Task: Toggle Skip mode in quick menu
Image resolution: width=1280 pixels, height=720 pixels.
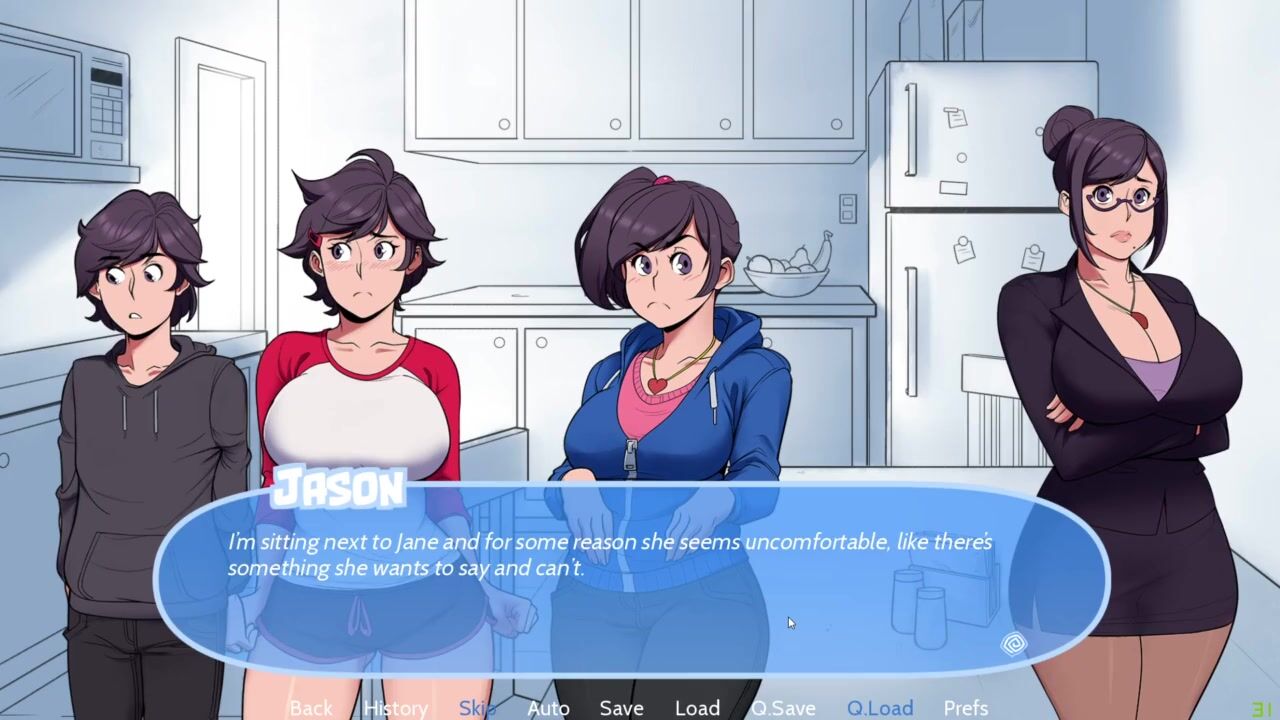Action: [477, 708]
